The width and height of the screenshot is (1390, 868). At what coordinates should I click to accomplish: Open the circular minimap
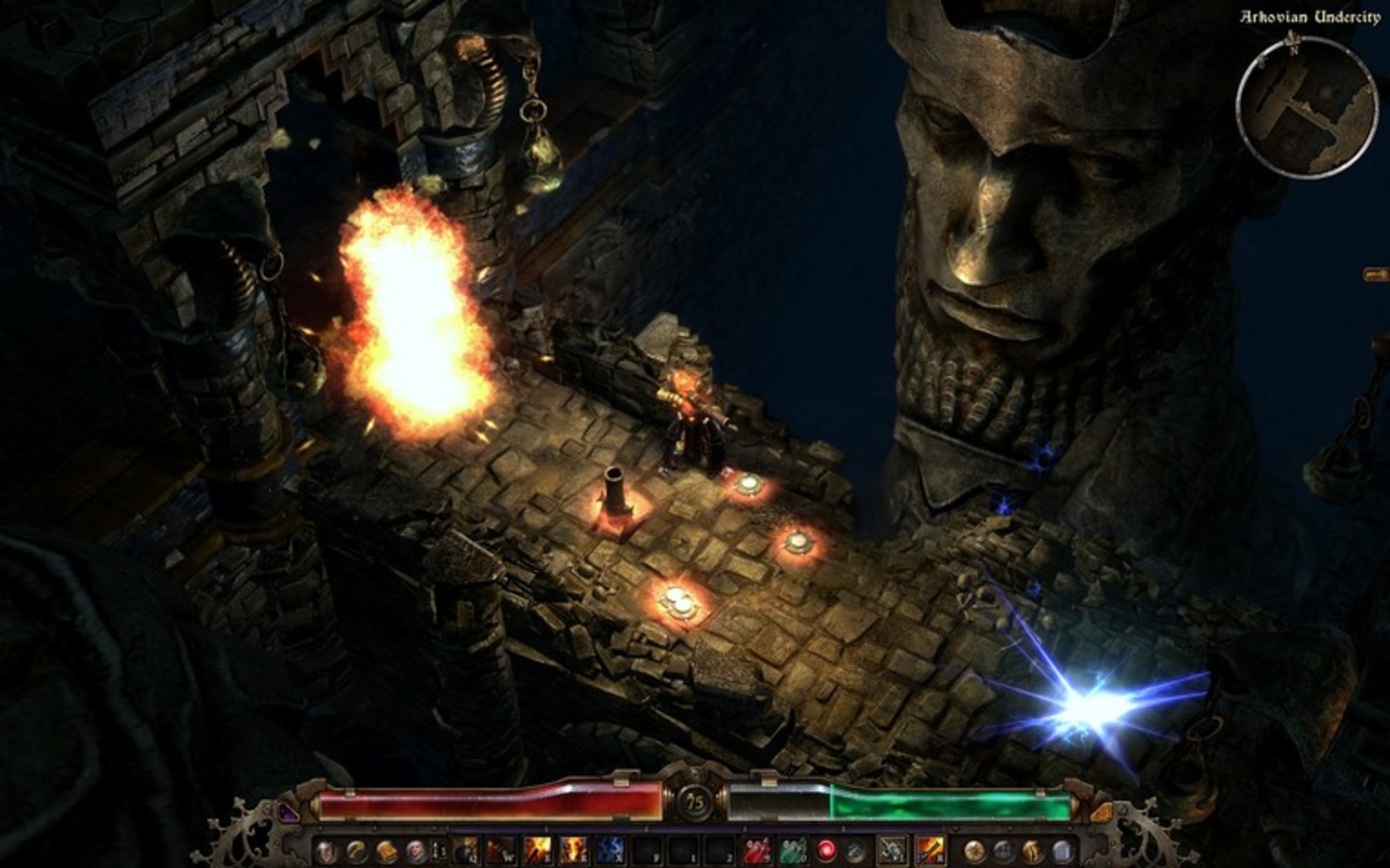click(1306, 107)
